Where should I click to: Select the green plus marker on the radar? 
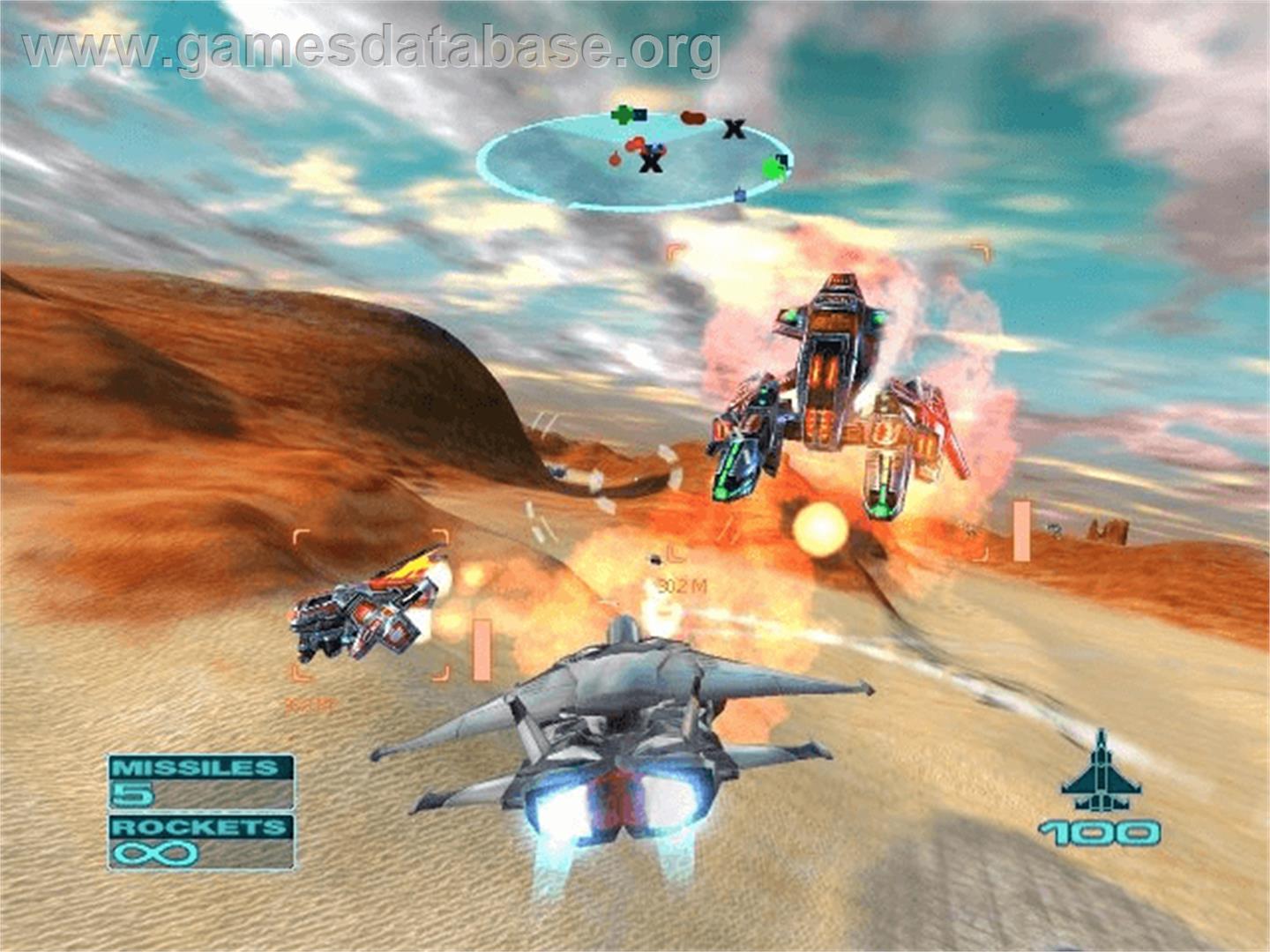point(623,115)
